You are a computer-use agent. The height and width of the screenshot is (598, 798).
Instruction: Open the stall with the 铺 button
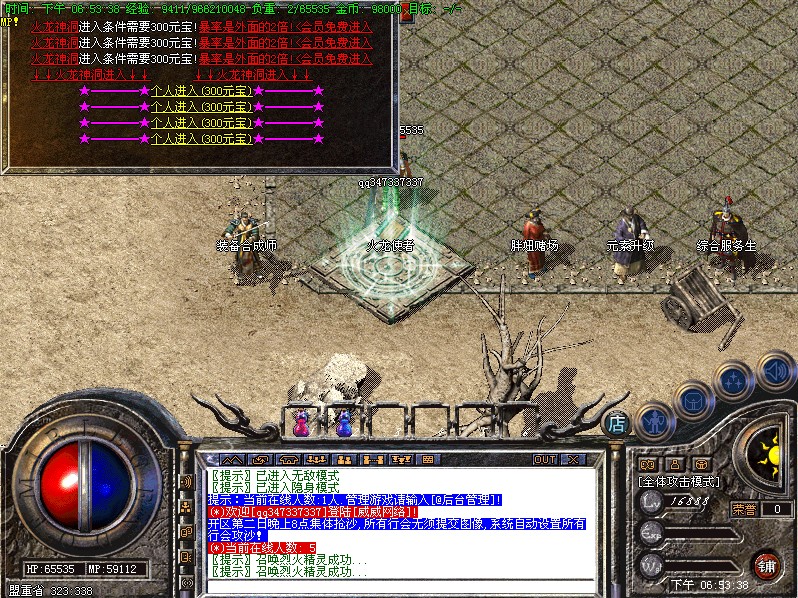pos(766,565)
